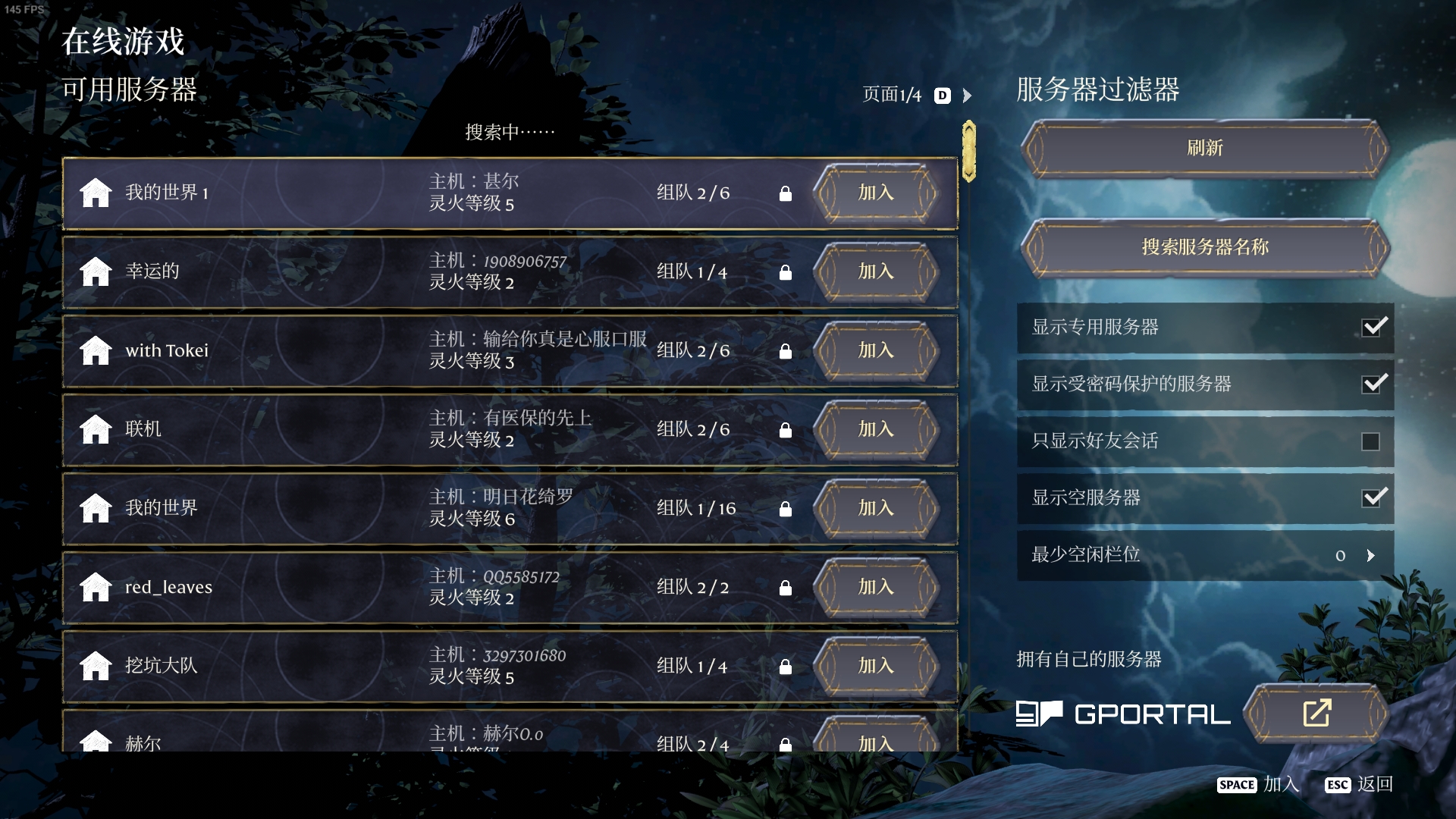This screenshot has width=1456, height=819.
Task: Open the 搜索服务器名称 search field
Action: pyautogui.click(x=1204, y=247)
